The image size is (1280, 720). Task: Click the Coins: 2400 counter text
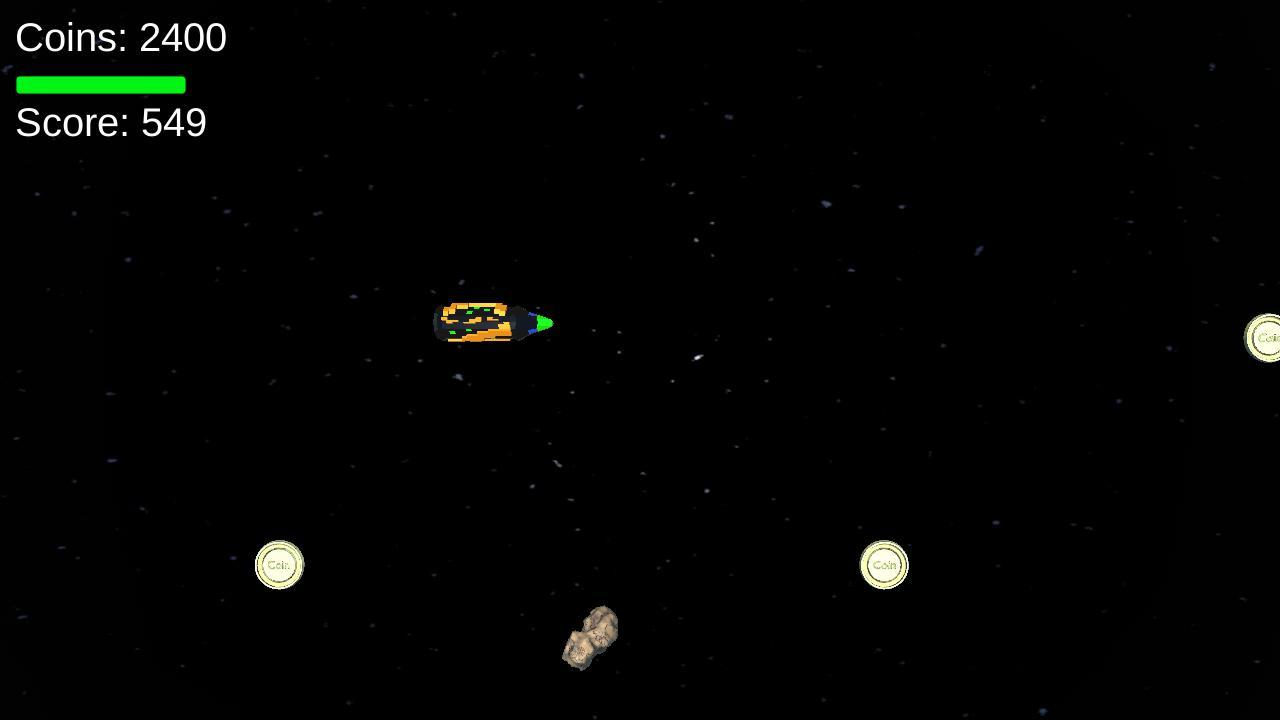click(119, 37)
